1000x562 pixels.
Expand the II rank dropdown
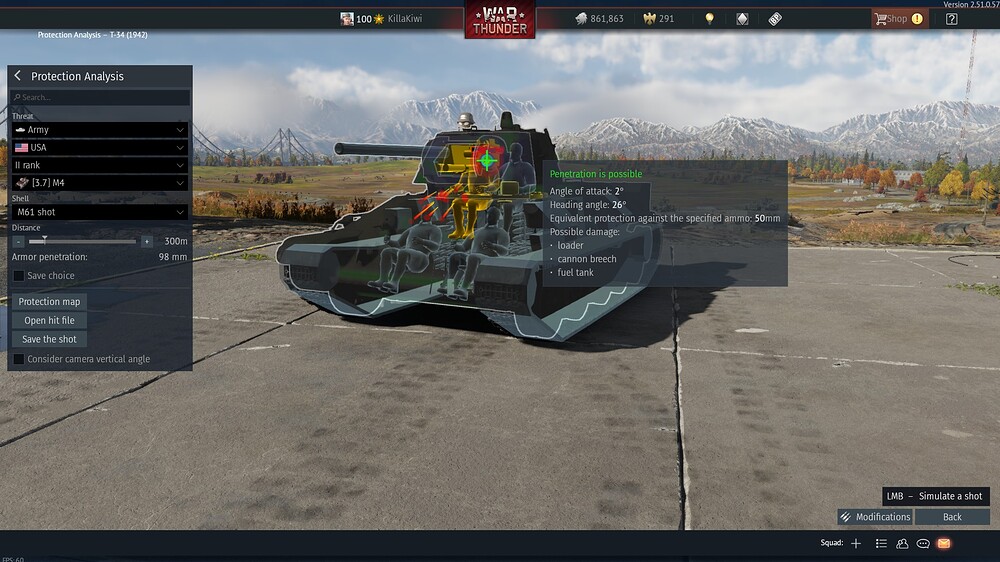click(99, 165)
